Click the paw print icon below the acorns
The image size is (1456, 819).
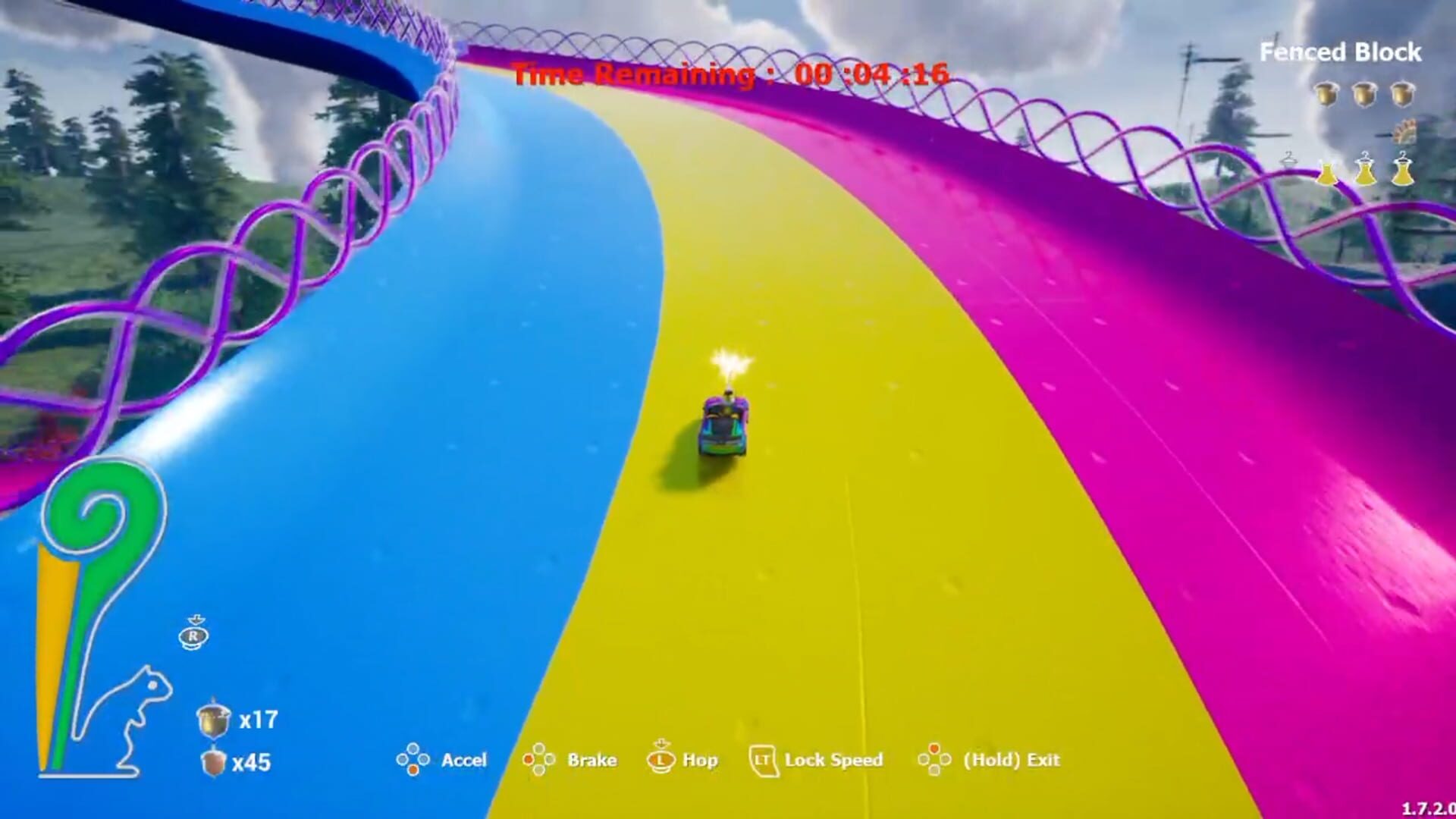click(1405, 130)
